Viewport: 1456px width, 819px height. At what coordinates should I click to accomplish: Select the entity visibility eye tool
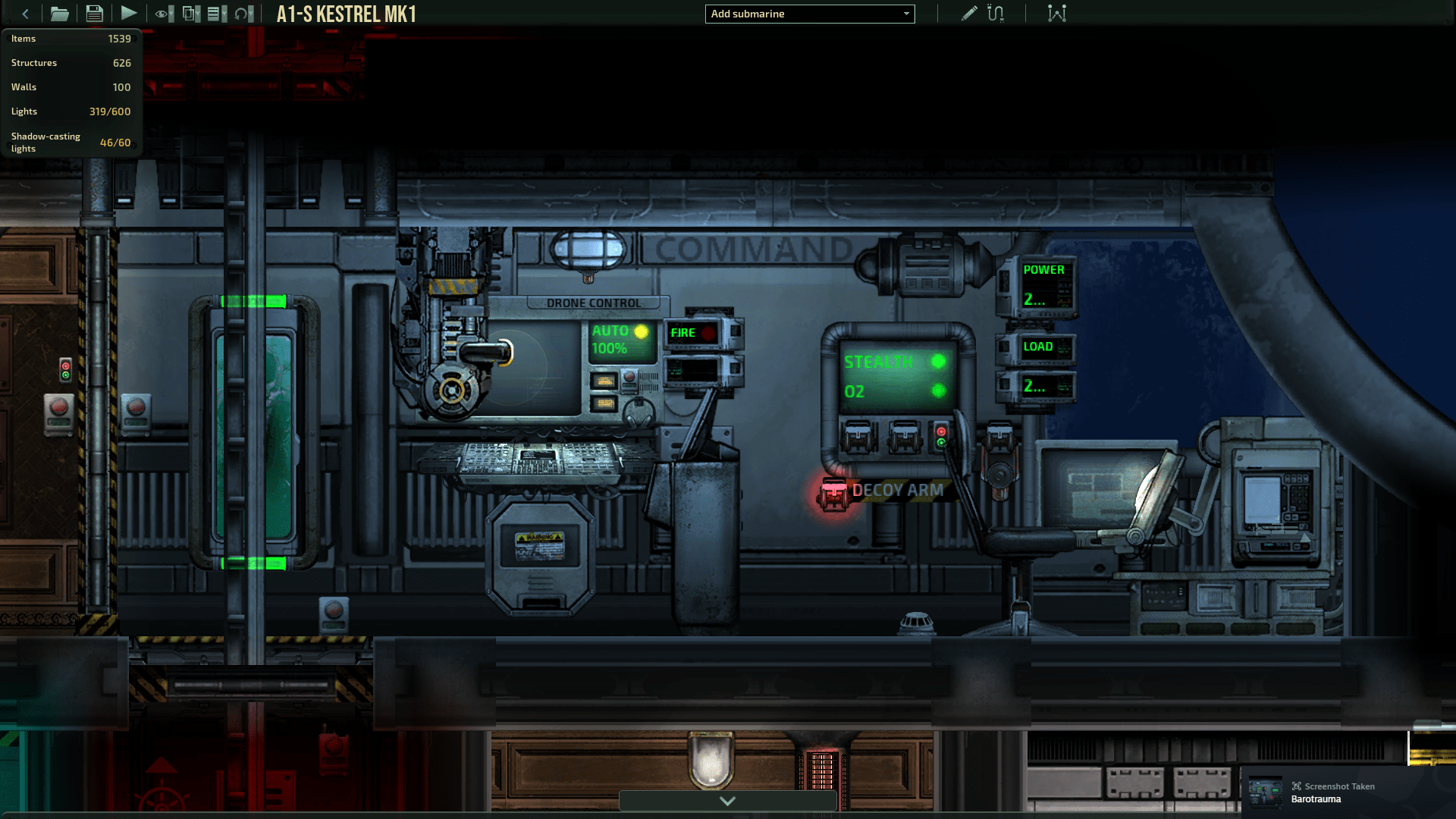click(x=161, y=14)
